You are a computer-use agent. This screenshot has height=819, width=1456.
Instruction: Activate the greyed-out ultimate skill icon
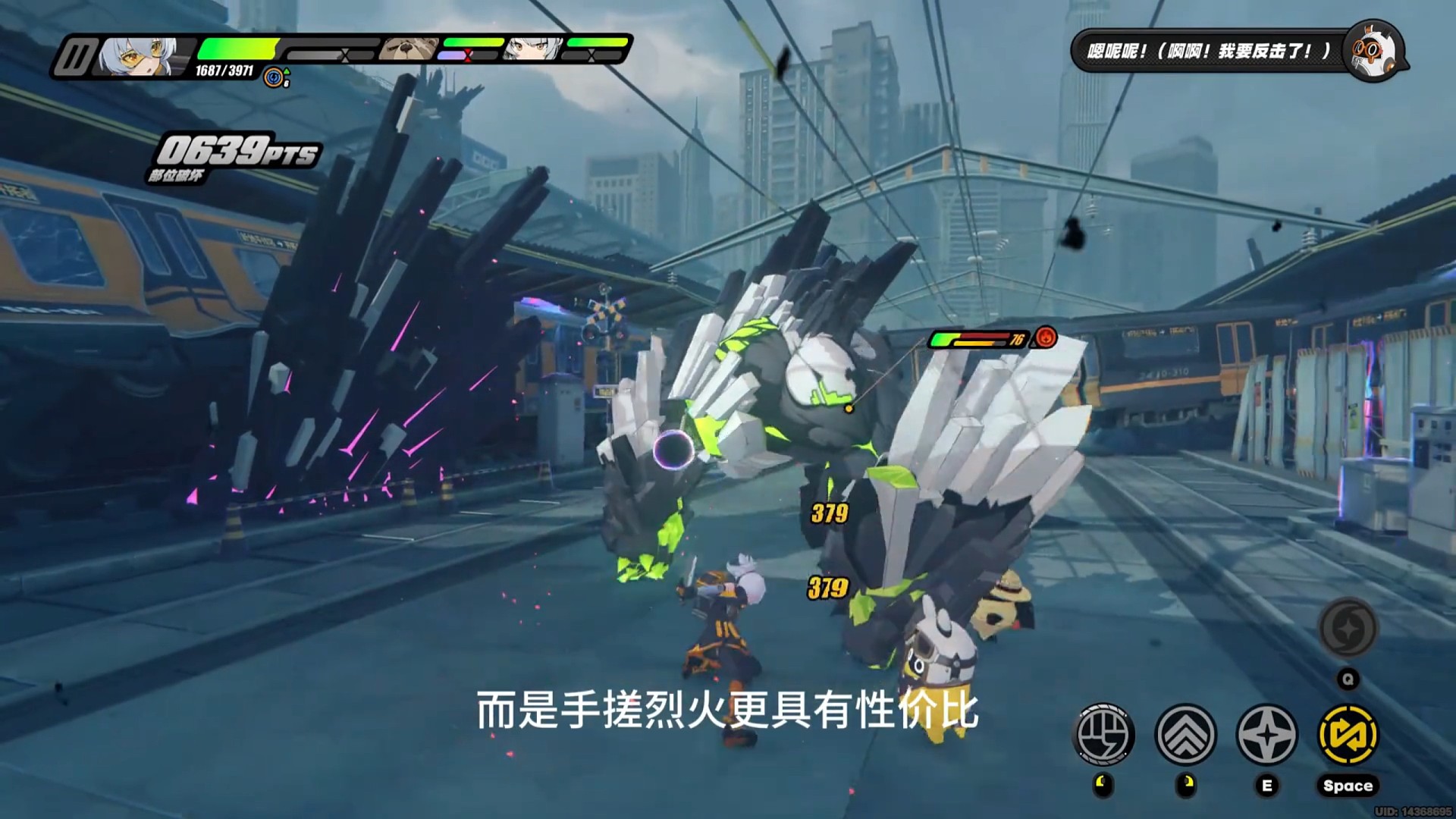(x=1348, y=628)
